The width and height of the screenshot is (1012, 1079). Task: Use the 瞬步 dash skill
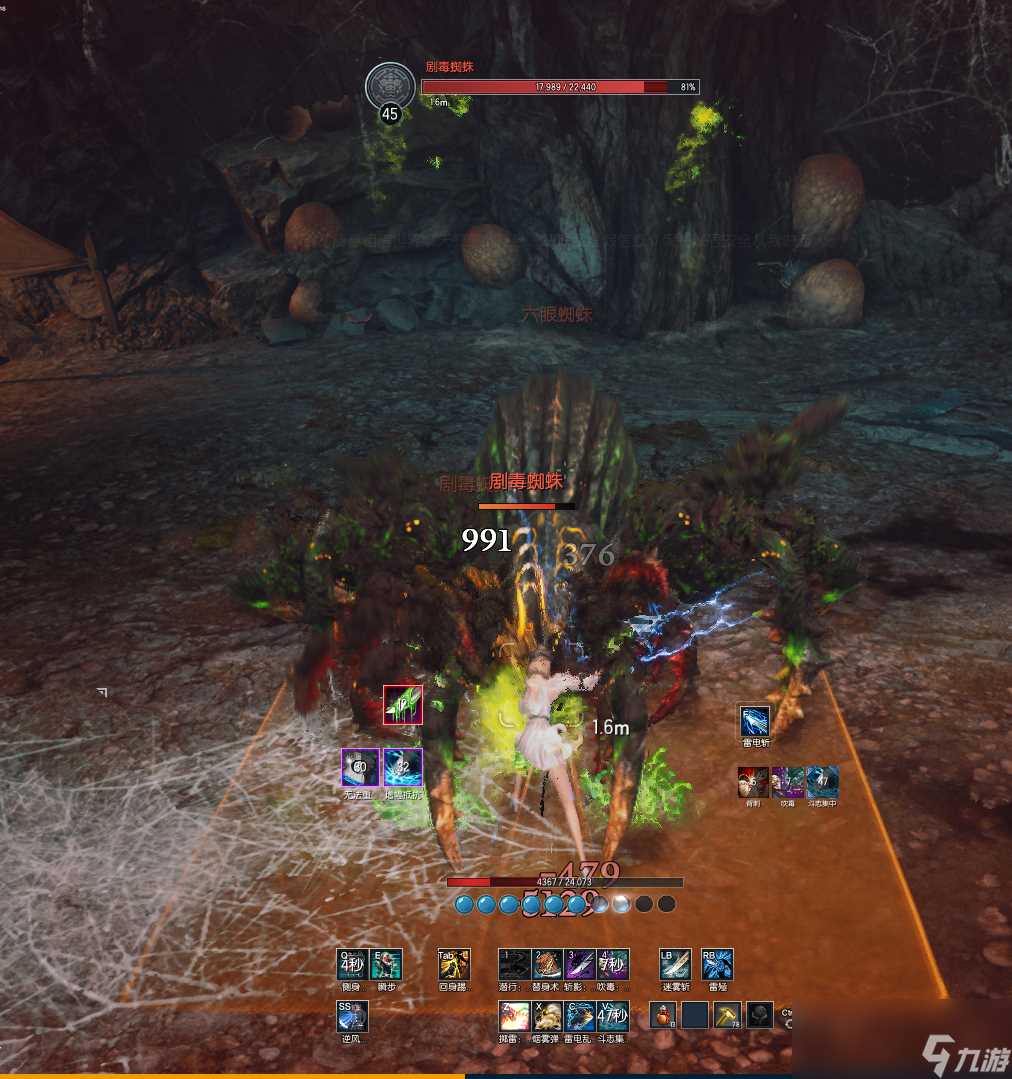point(386,964)
